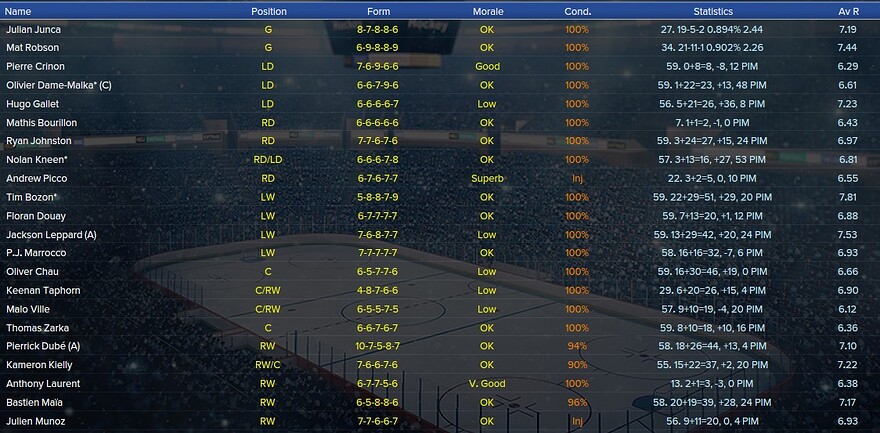
Task: Choose left winger Tim Bozon
Action: tap(31, 197)
